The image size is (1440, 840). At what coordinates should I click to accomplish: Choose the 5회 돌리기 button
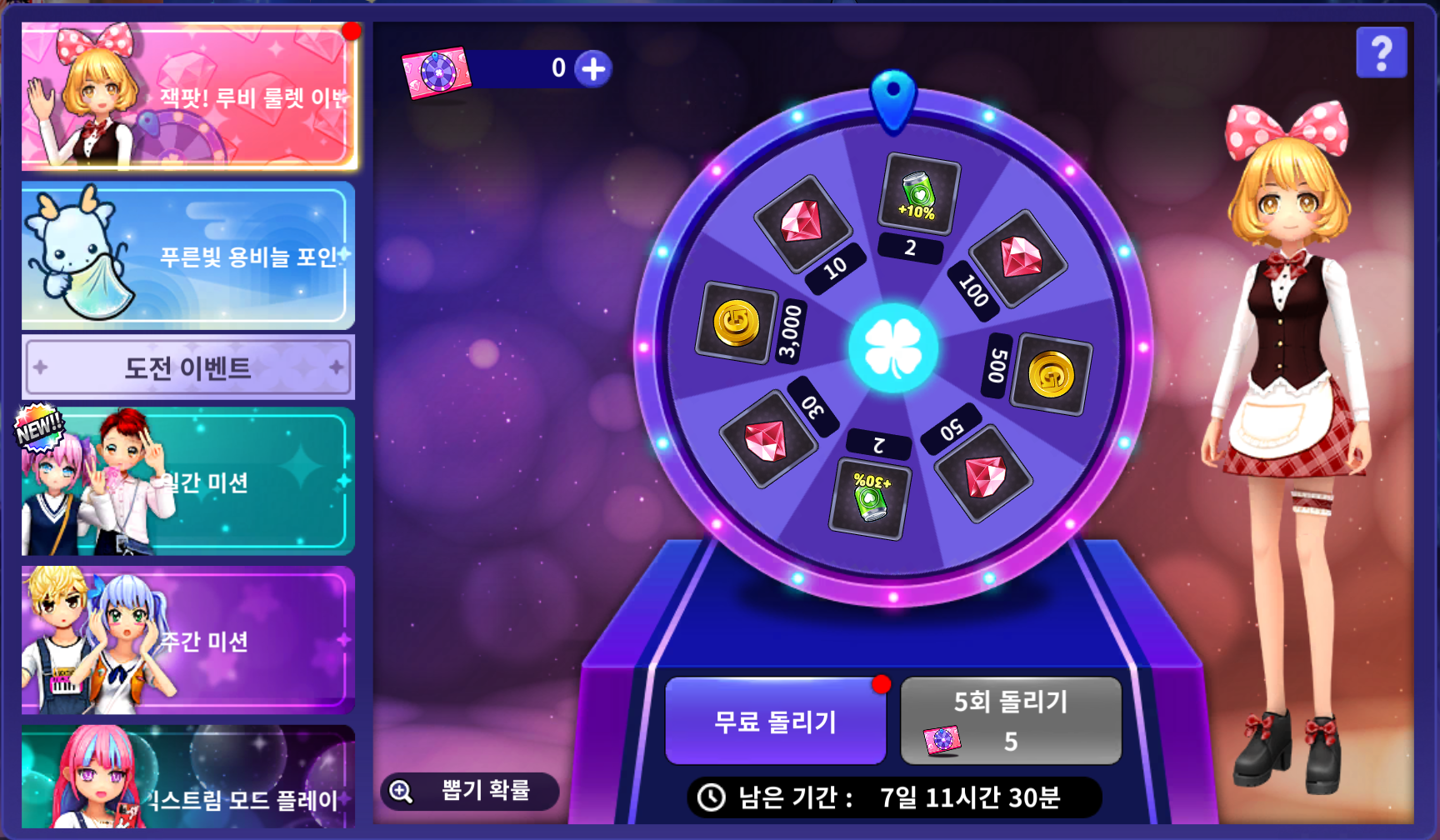click(x=1011, y=722)
